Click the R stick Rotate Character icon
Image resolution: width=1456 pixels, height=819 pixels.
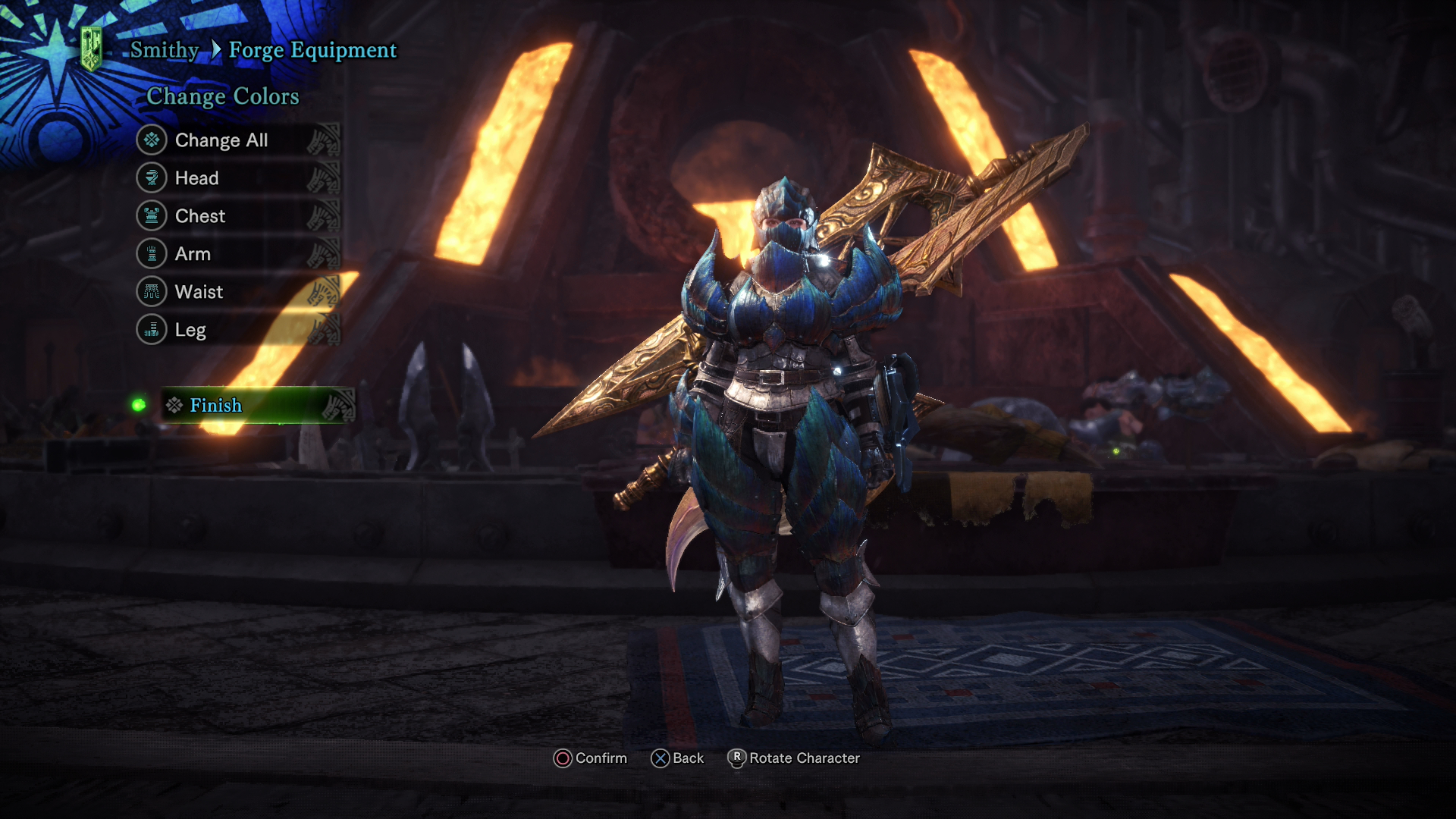pos(735,758)
